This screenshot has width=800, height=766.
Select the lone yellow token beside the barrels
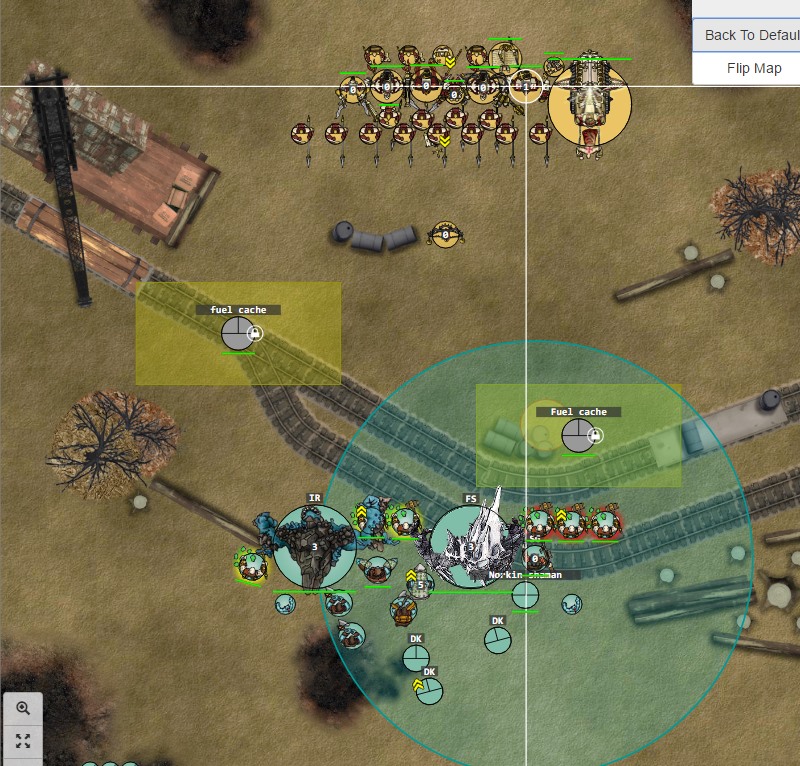click(444, 236)
